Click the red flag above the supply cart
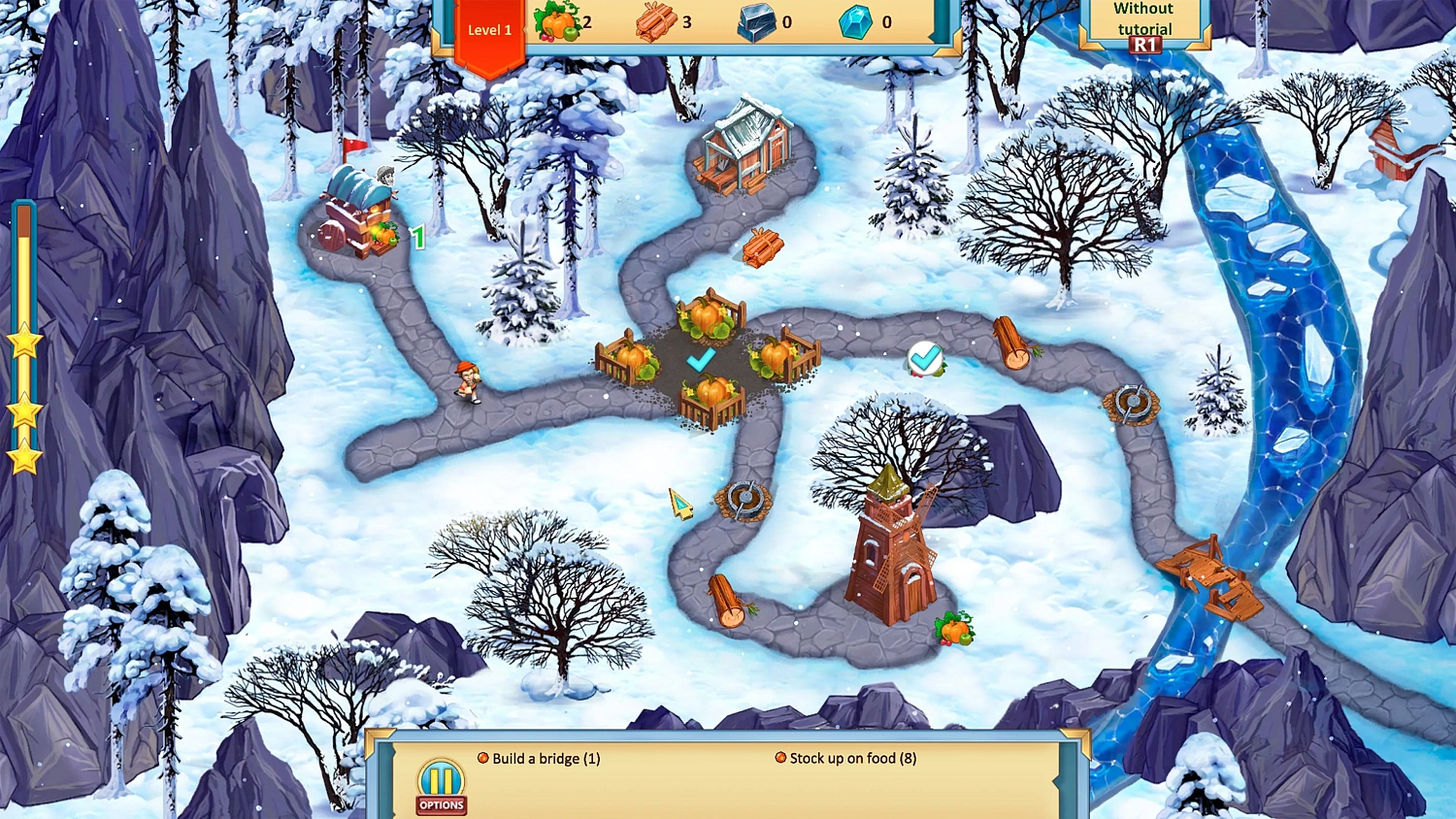The image size is (1456, 819). pyautogui.click(x=354, y=144)
